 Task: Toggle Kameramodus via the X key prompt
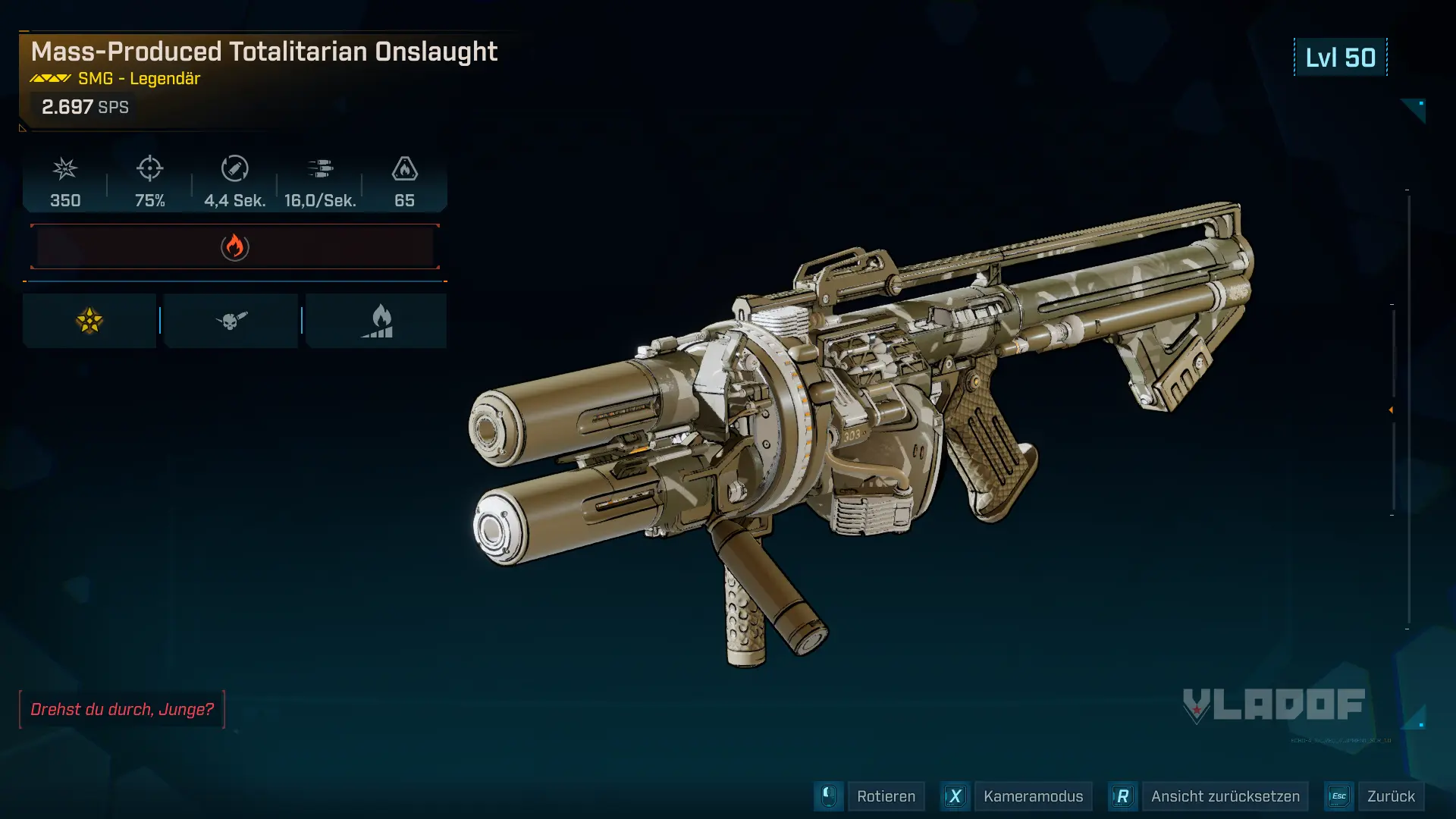pyautogui.click(x=955, y=796)
